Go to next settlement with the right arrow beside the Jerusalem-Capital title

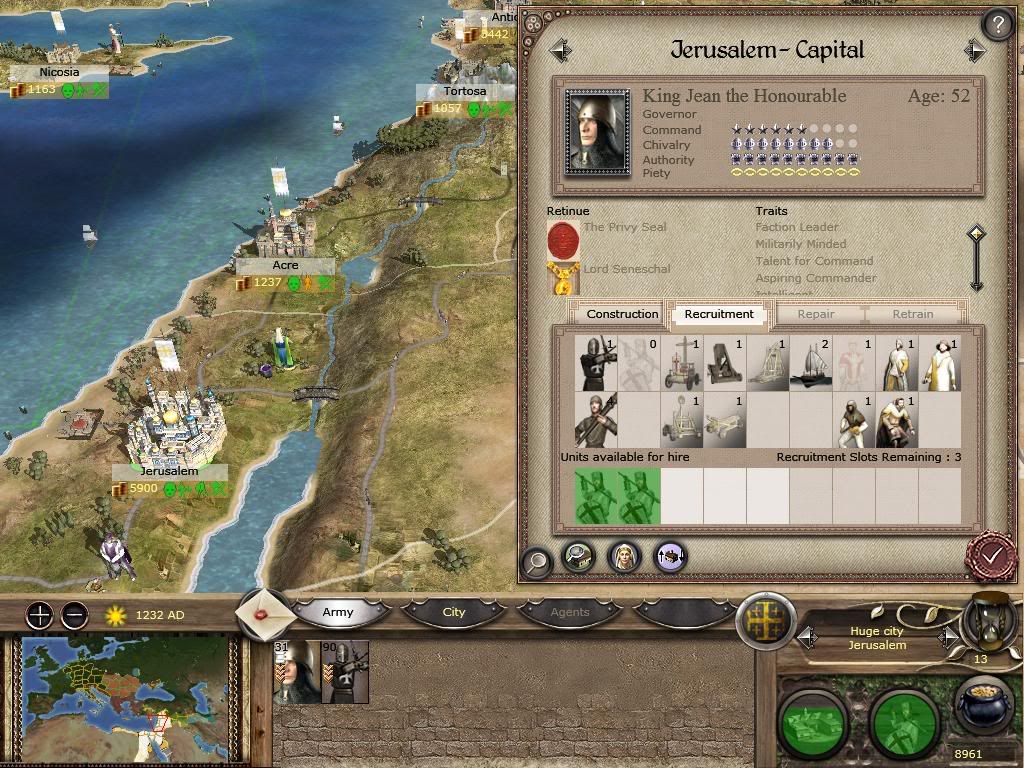pos(975,50)
